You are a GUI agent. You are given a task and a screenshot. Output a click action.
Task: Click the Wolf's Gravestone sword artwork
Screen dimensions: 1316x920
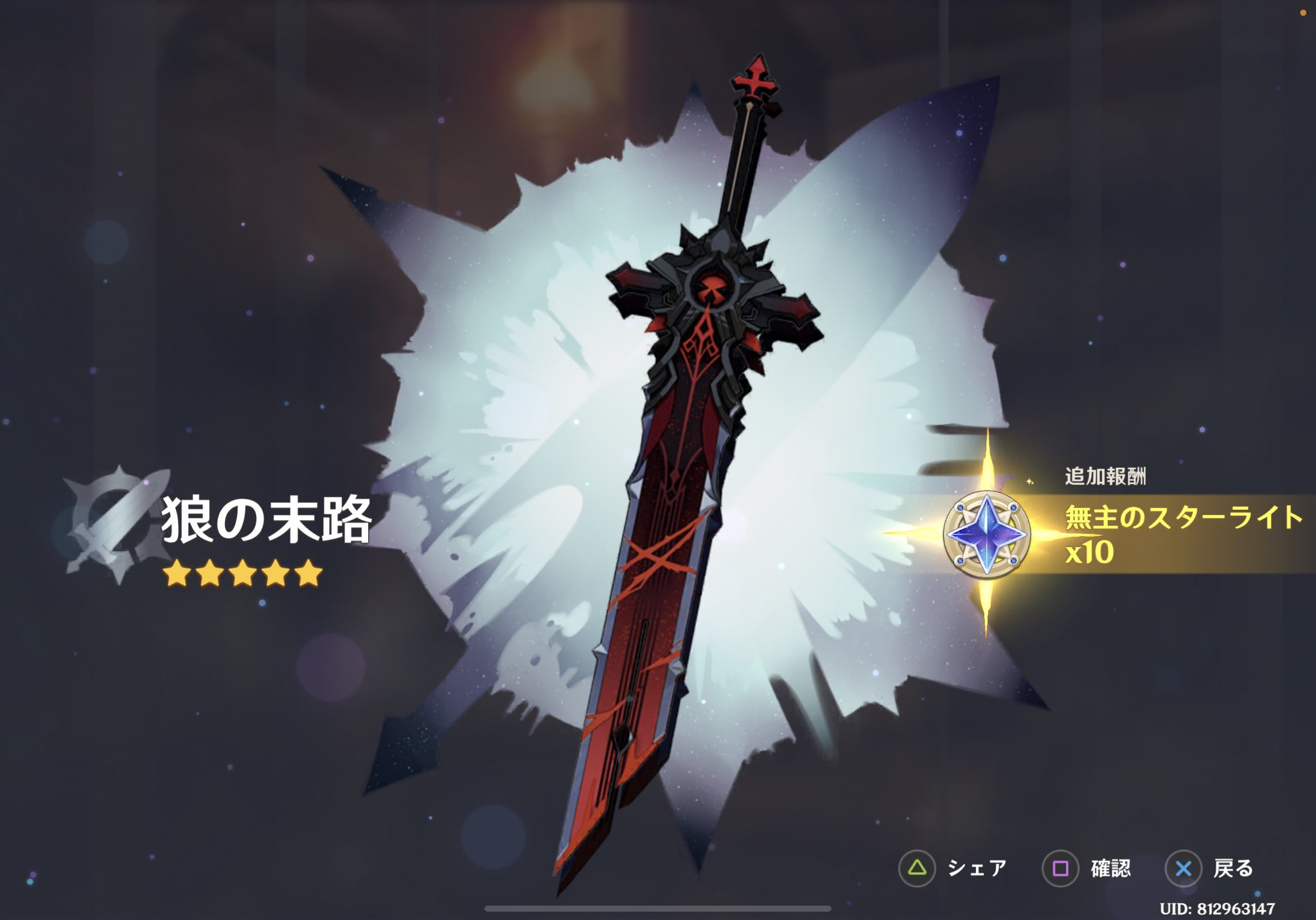[x=681, y=450]
